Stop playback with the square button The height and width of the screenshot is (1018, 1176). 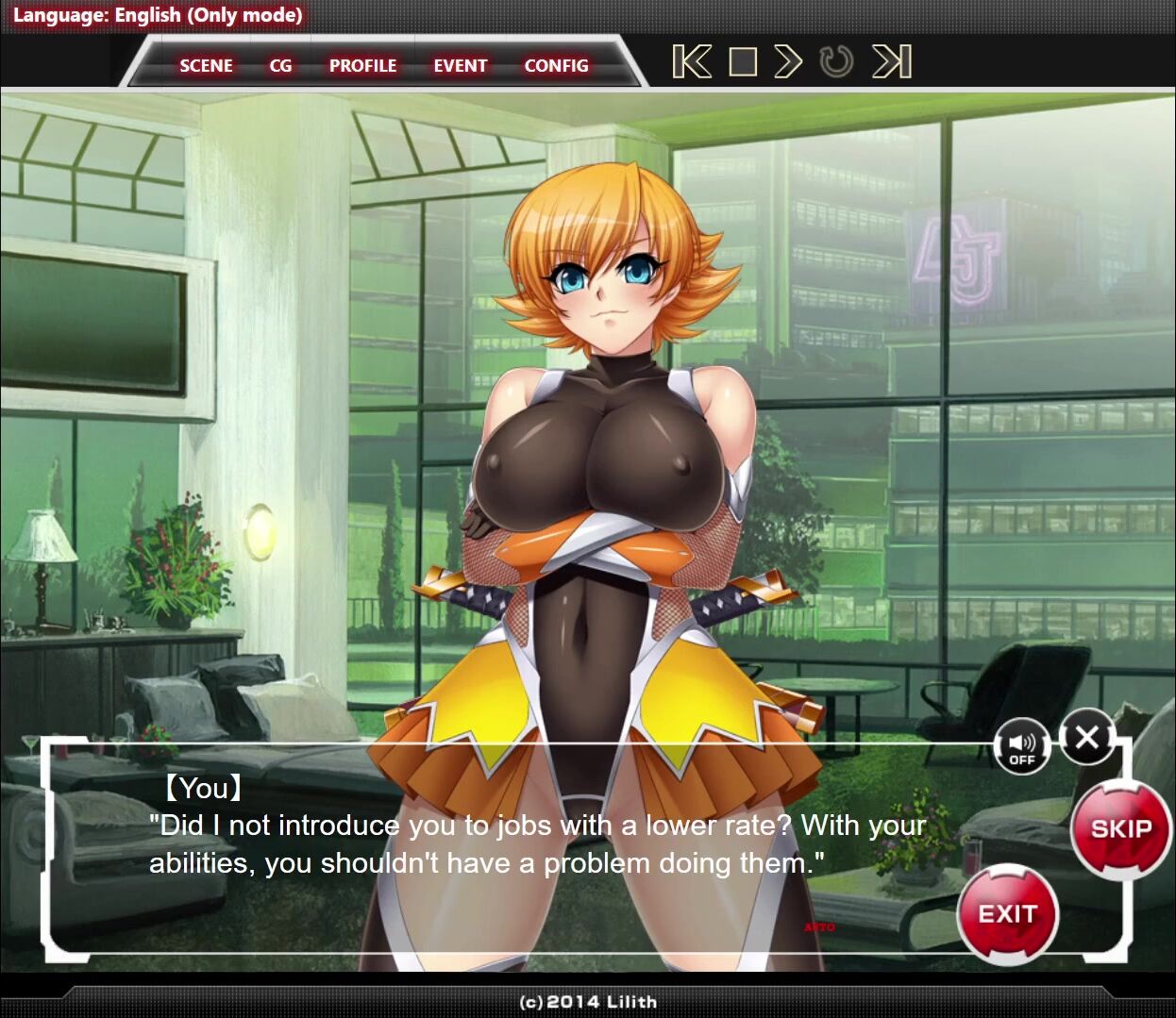point(744,62)
